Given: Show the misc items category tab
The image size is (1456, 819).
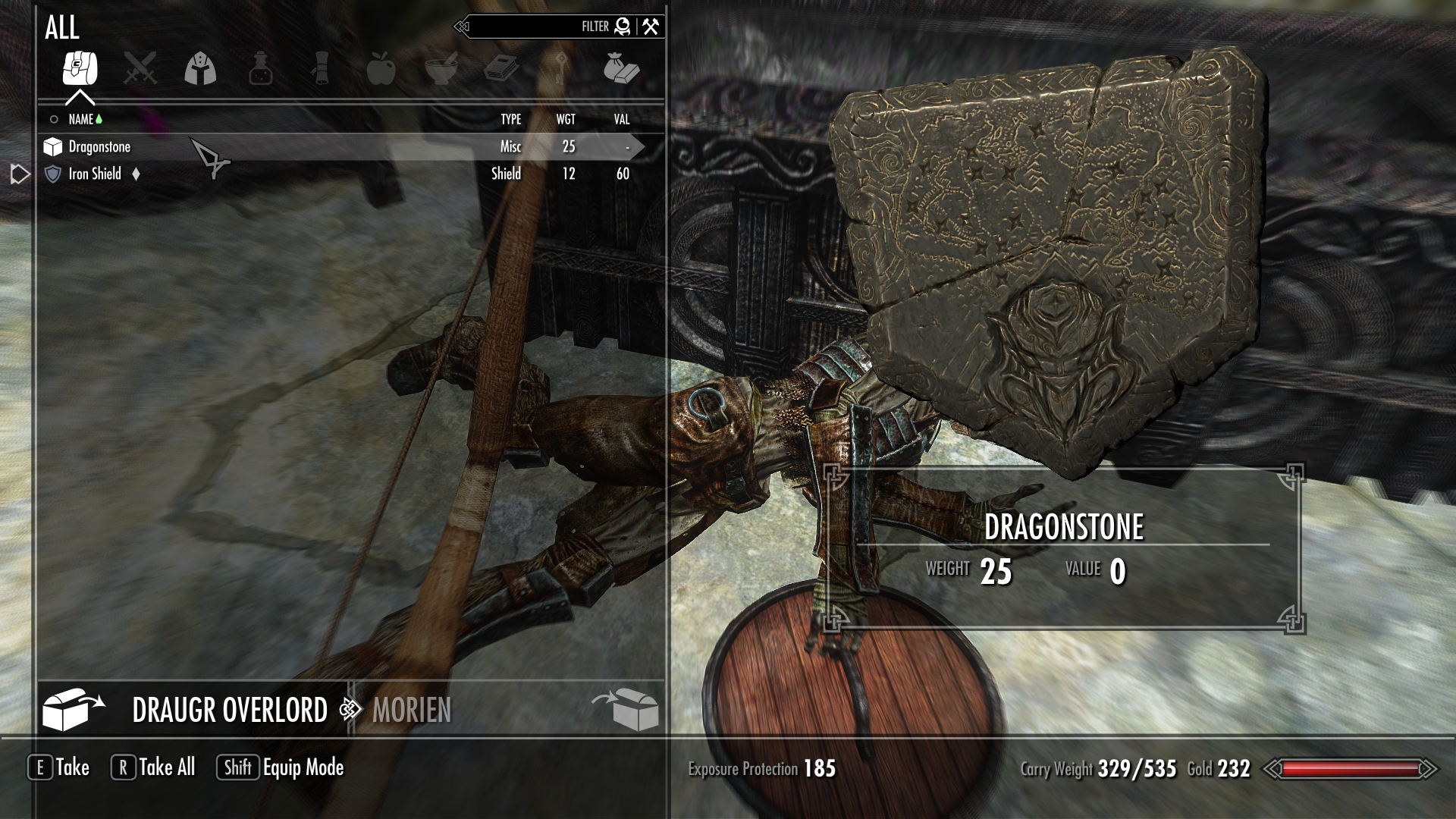Looking at the screenshot, I should click(622, 68).
